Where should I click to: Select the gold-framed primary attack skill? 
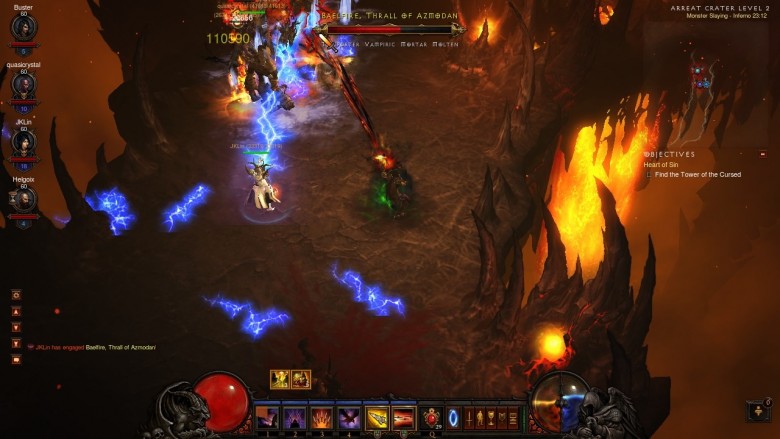pyautogui.click(x=377, y=417)
